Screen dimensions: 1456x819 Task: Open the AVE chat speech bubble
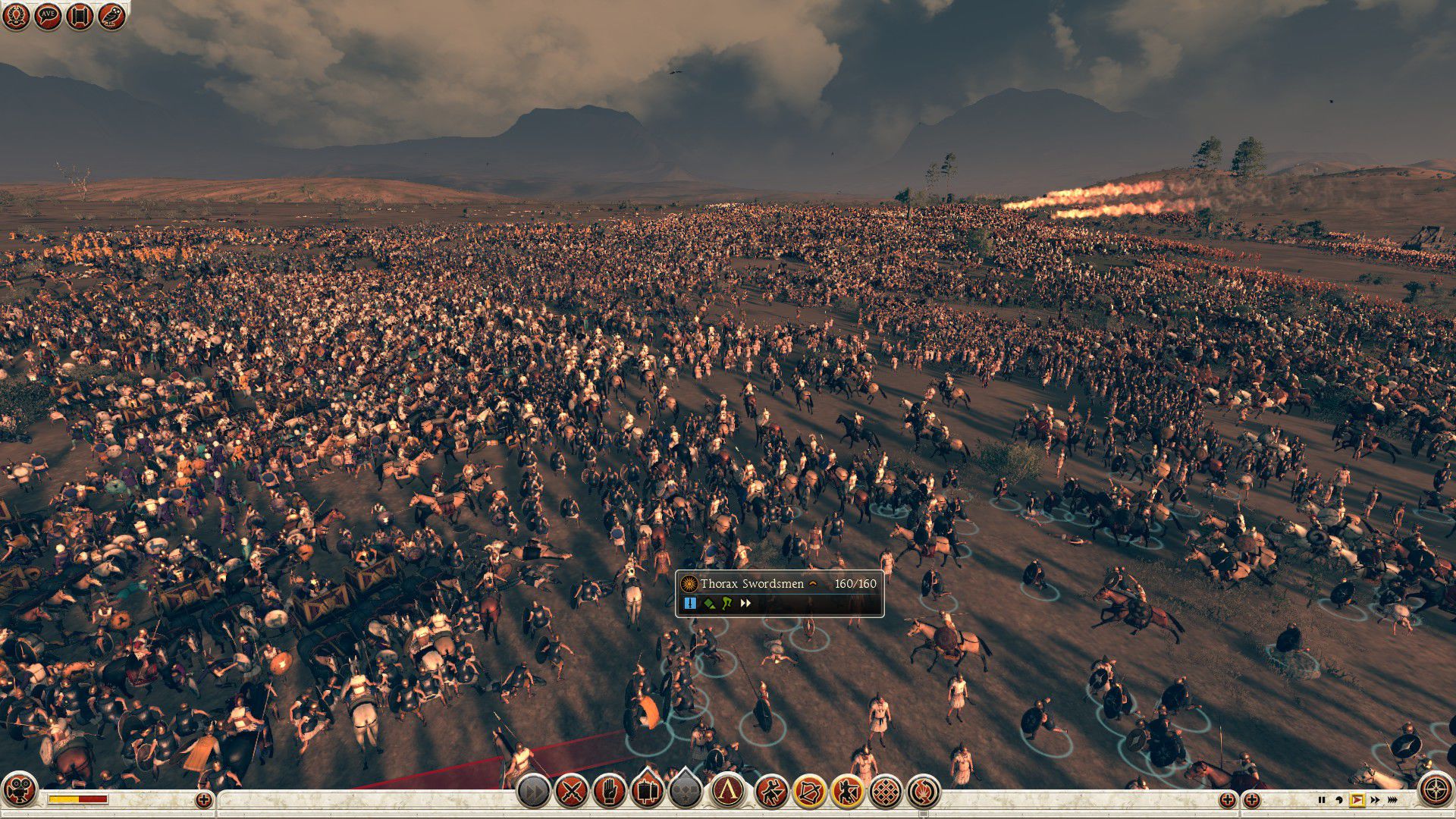[x=48, y=15]
